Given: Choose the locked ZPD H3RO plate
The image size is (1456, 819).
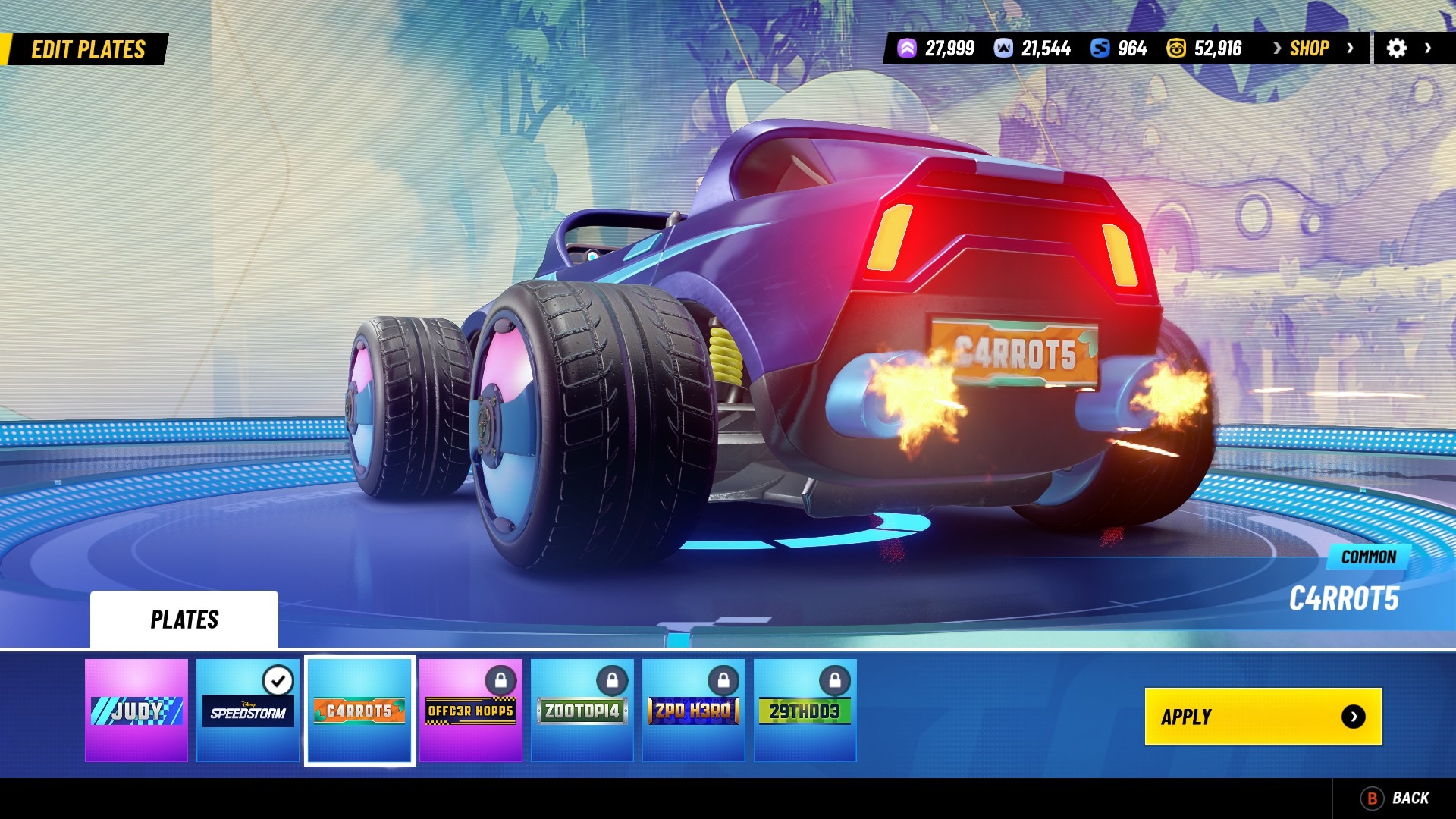Looking at the screenshot, I should pos(694,711).
